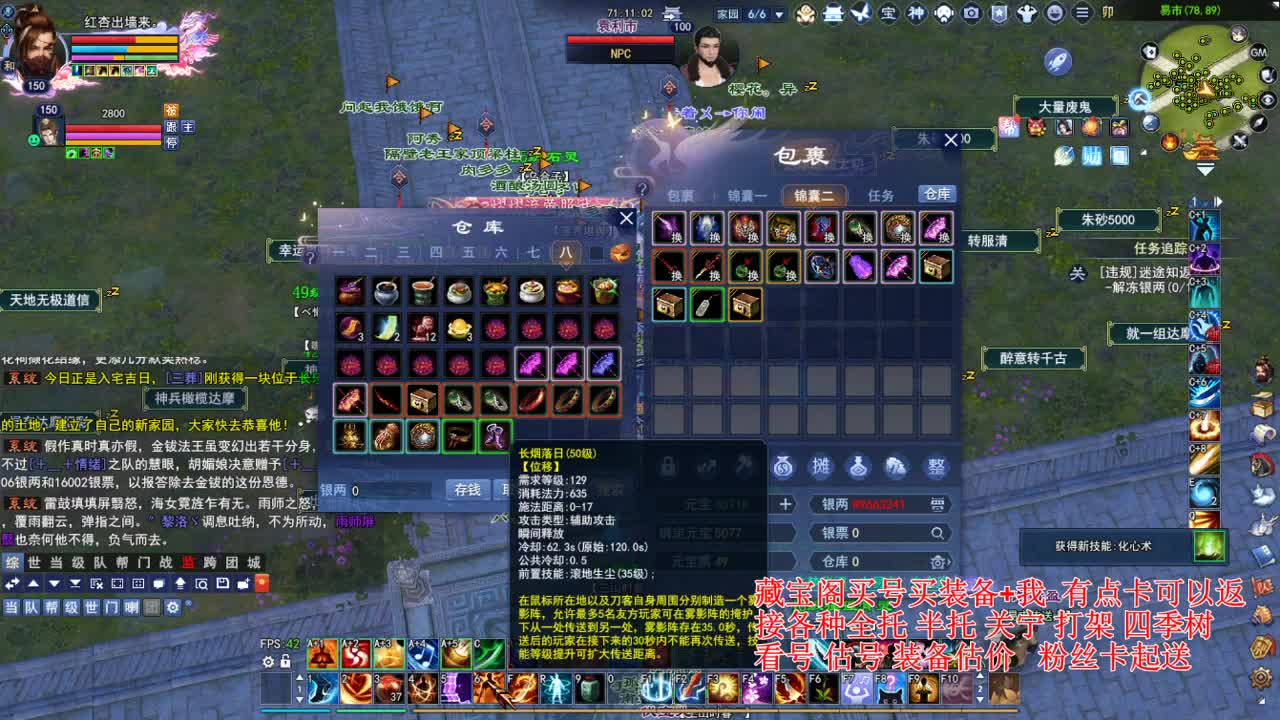Click the 神 deity icon in the top bar
Viewport: 1280px width, 720px height.
(916, 13)
